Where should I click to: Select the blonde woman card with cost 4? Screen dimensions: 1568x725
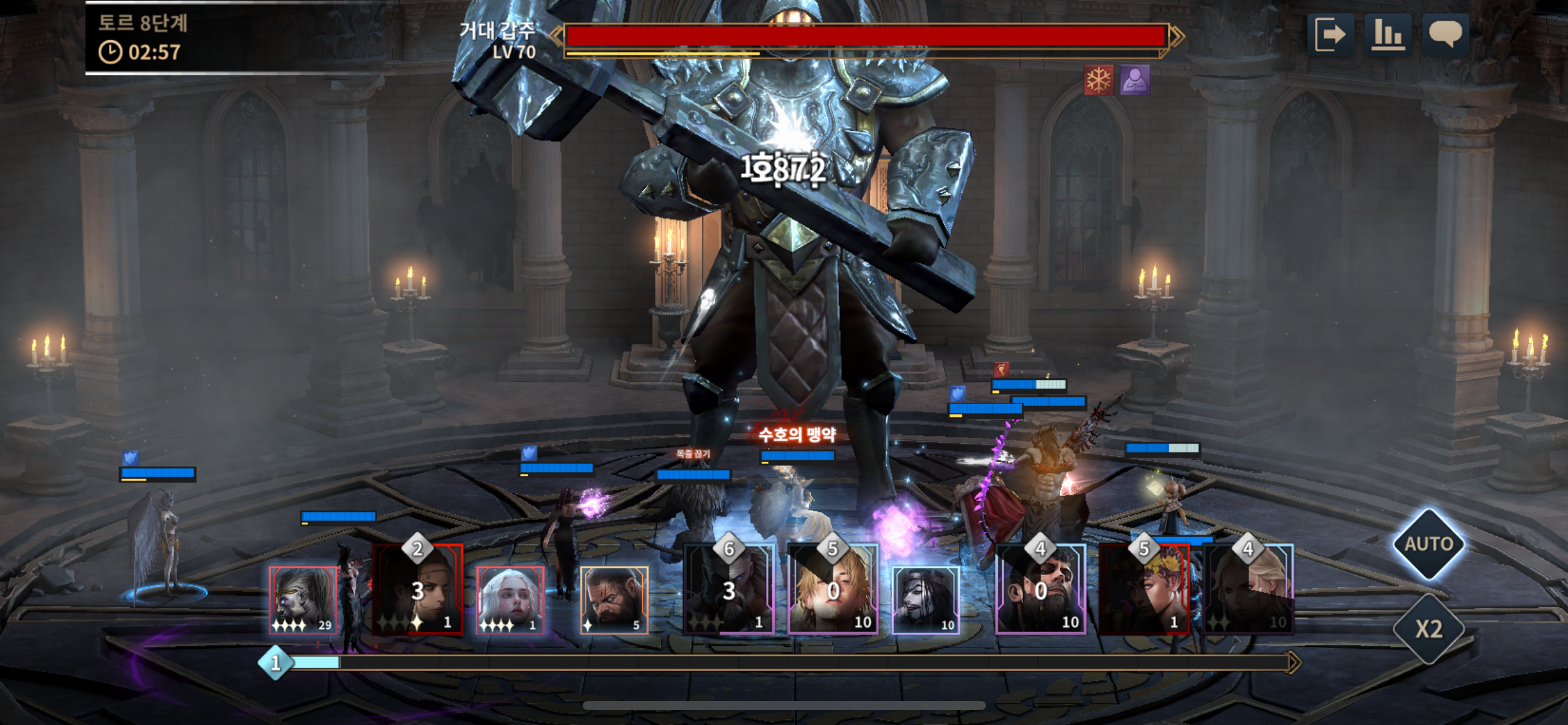click(x=1248, y=590)
